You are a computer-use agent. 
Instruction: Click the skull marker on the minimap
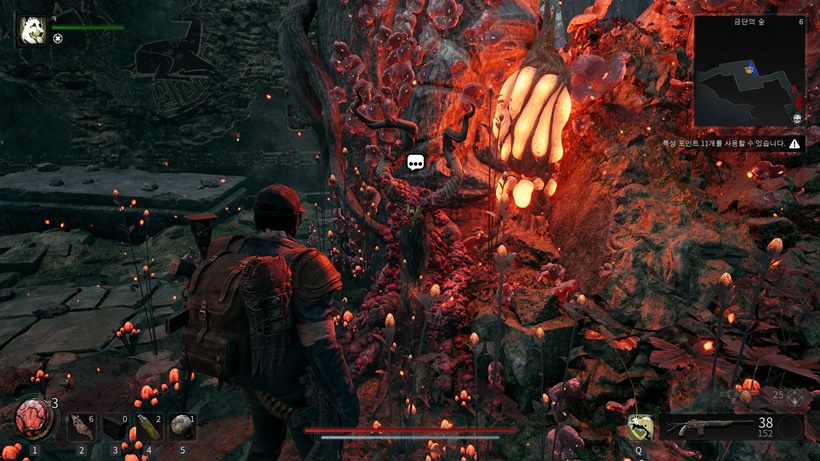click(797, 119)
